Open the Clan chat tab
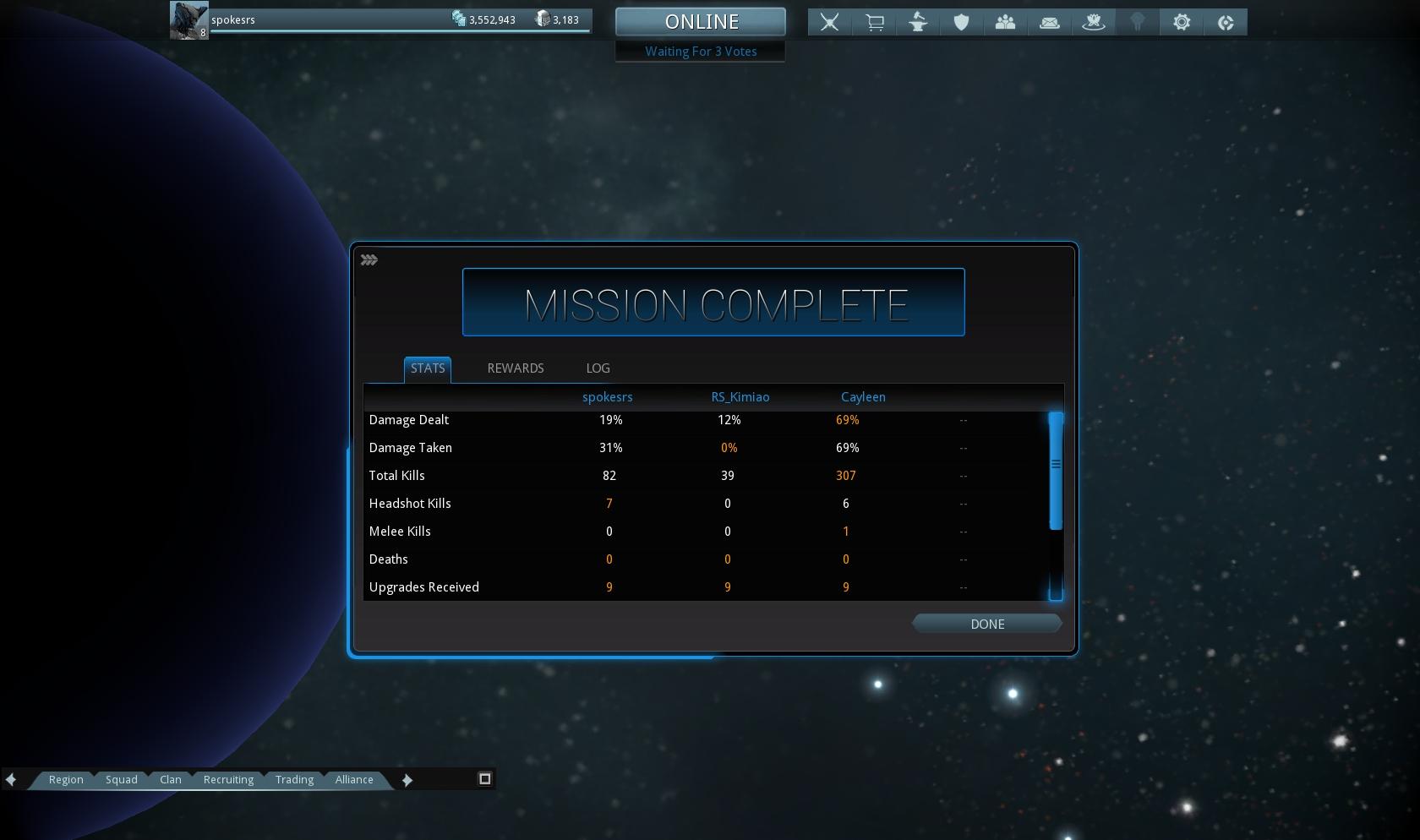Image resolution: width=1420 pixels, height=840 pixels. (x=170, y=779)
